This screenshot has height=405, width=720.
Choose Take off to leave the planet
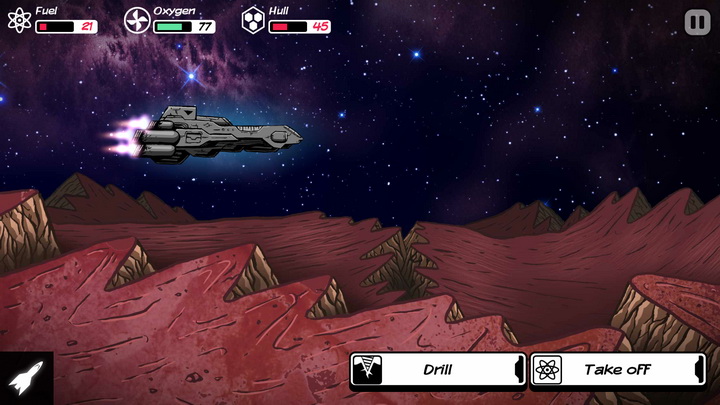[x=617, y=370]
